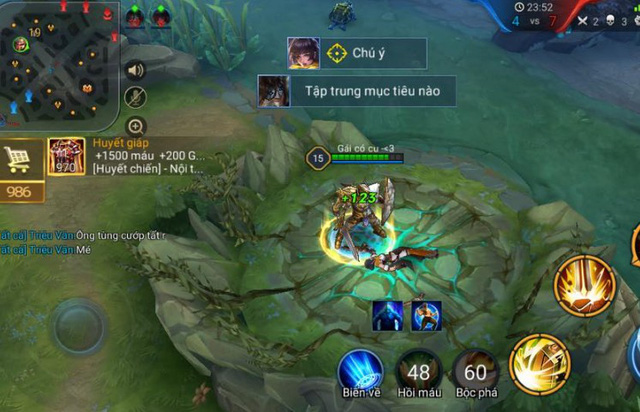Send the 'Chú ý' quick chat
640x412 pixels.
pos(357,54)
